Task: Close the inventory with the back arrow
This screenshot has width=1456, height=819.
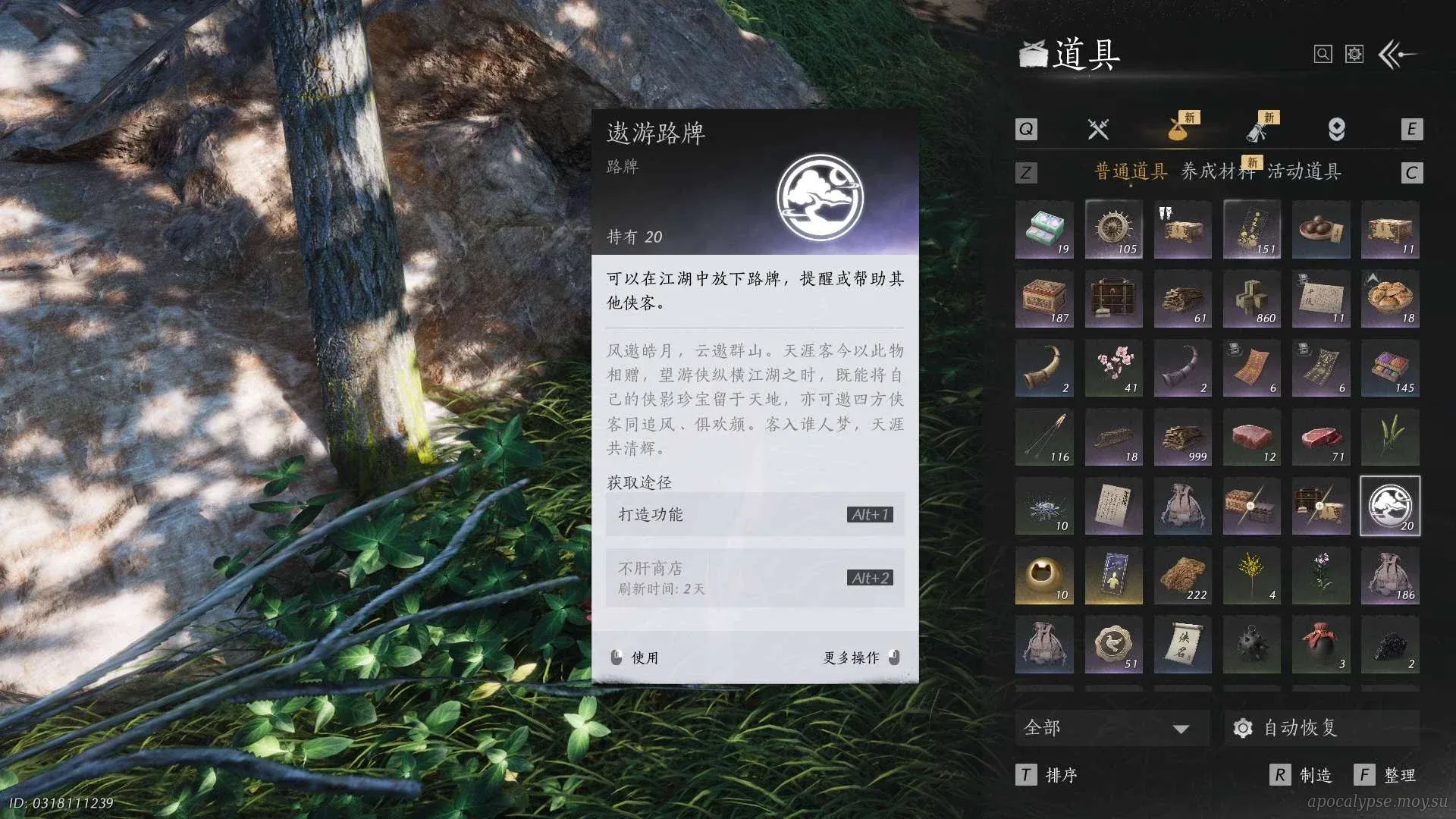Action: pyautogui.click(x=1397, y=55)
